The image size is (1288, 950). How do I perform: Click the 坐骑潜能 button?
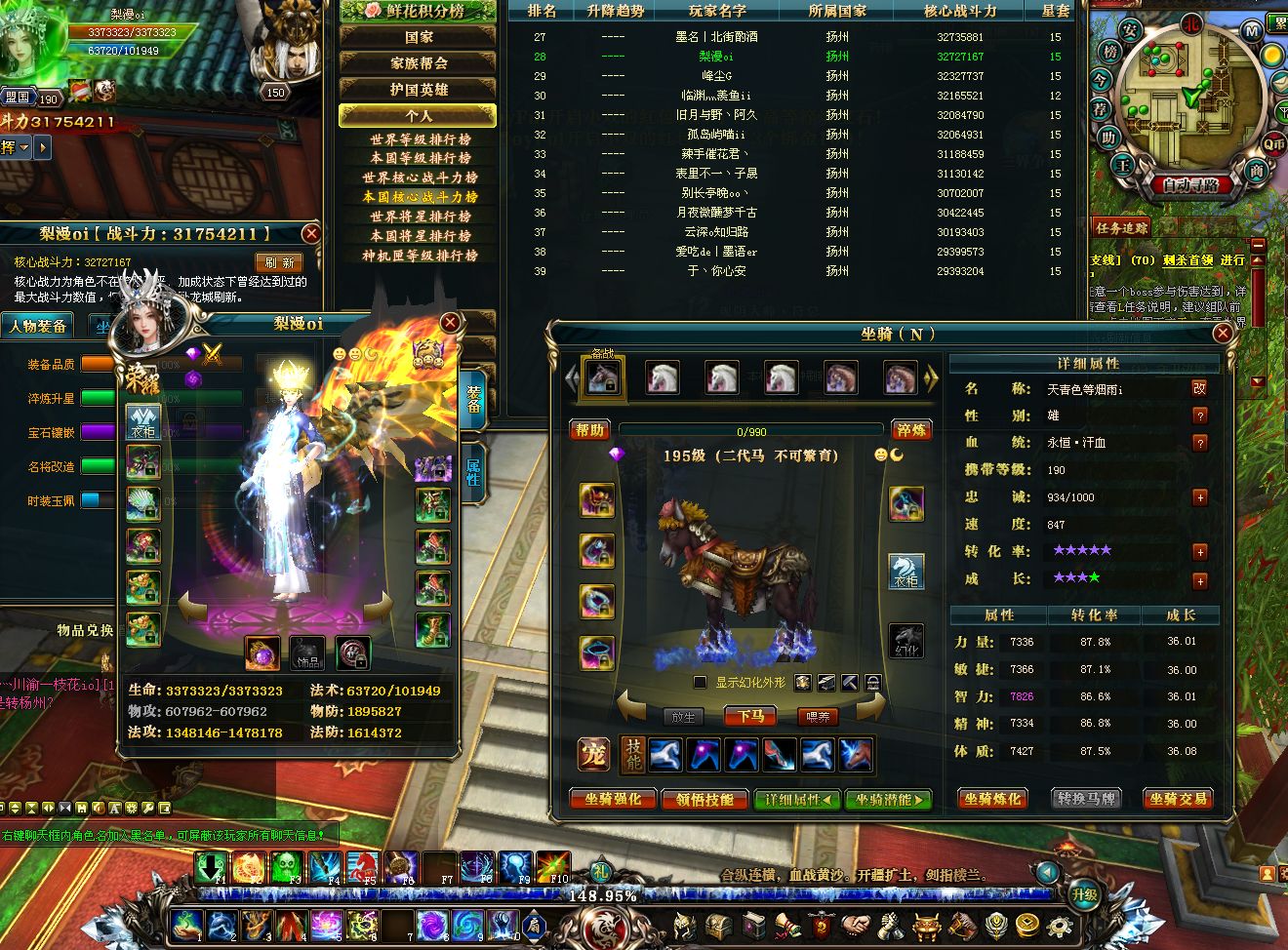(x=888, y=800)
